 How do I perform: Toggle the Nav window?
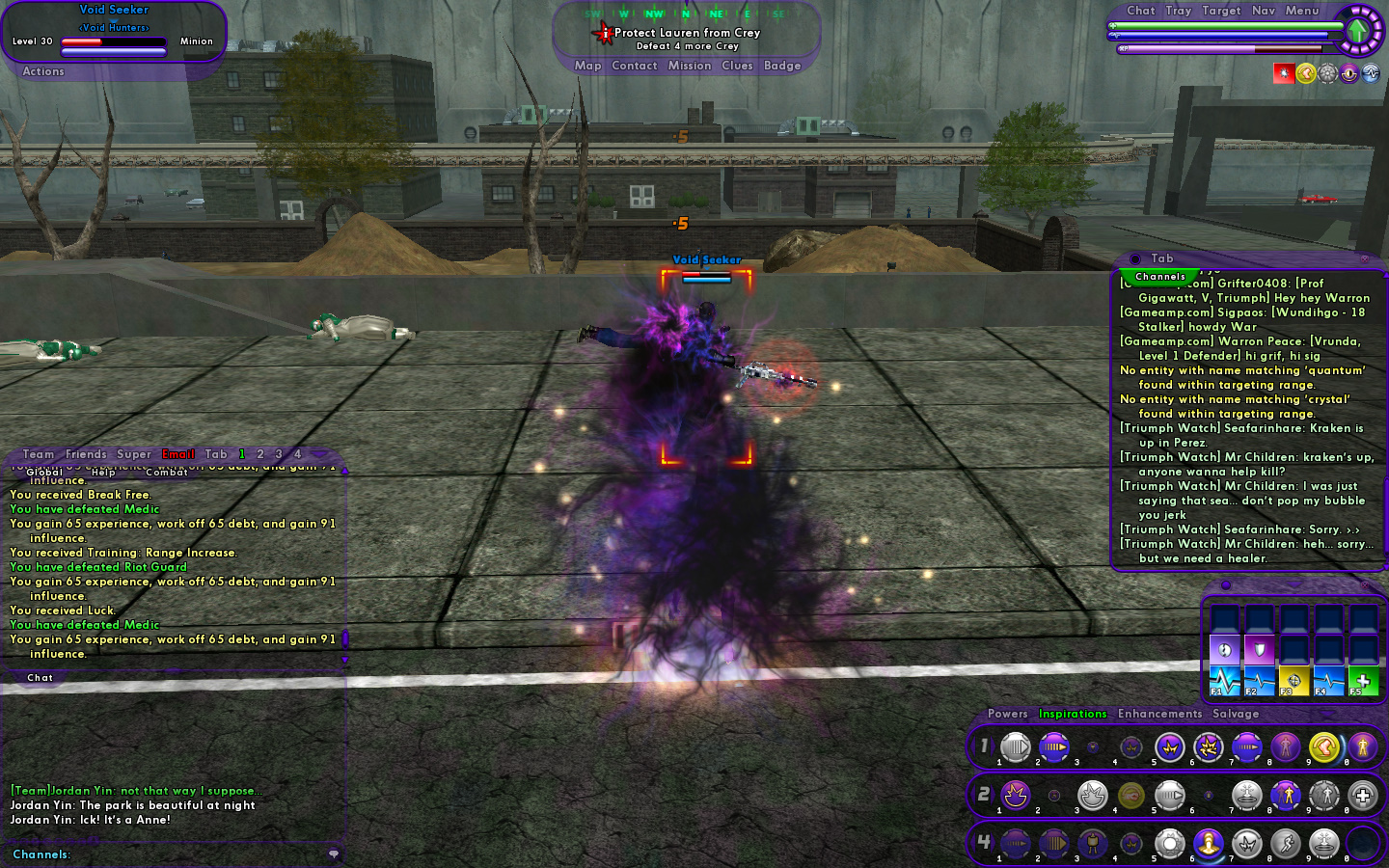point(1264,11)
